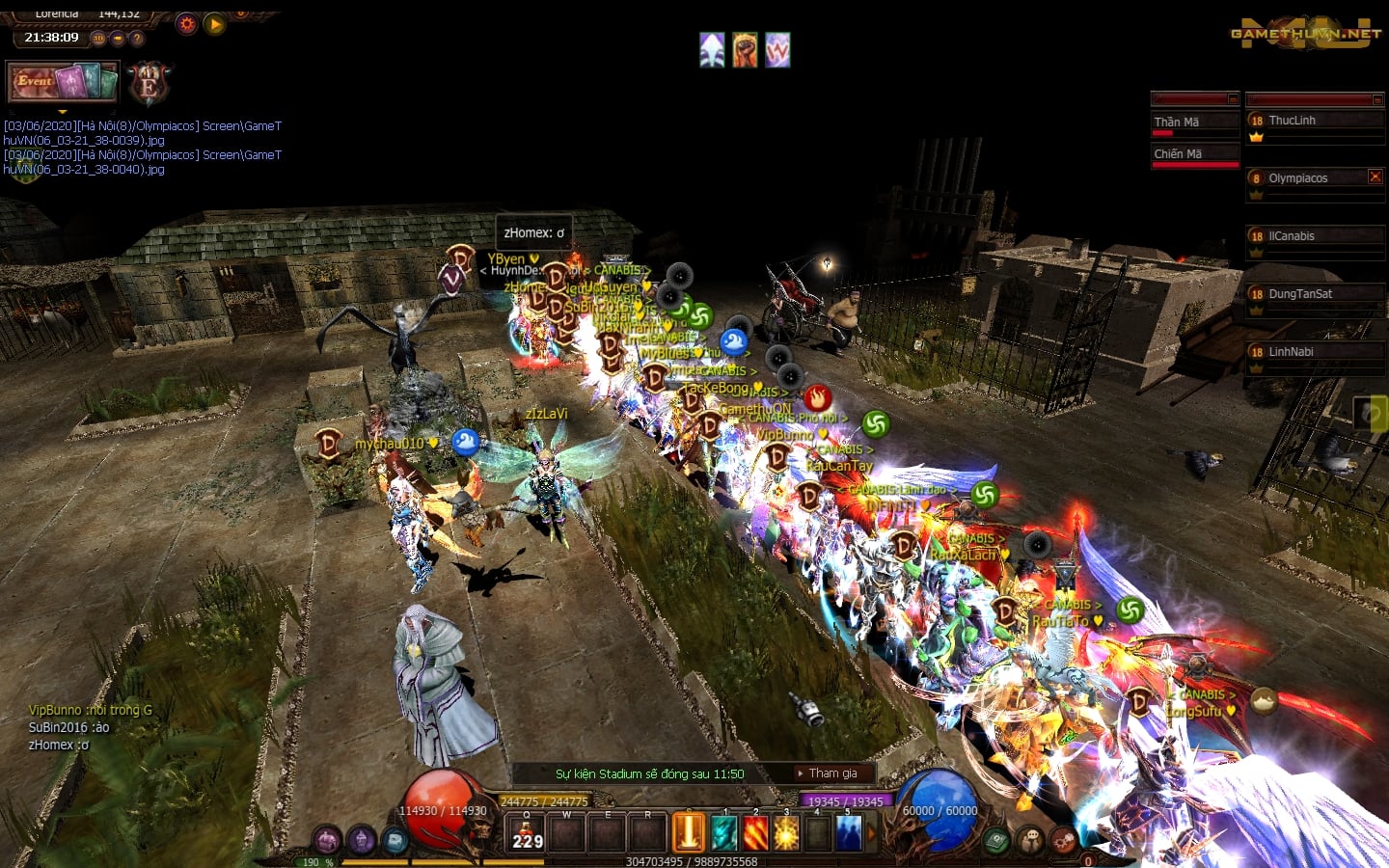The width and height of the screenshot is (1389, 868).
Task: Click the orange play arrow button
Action: click(x=214, y=24)
